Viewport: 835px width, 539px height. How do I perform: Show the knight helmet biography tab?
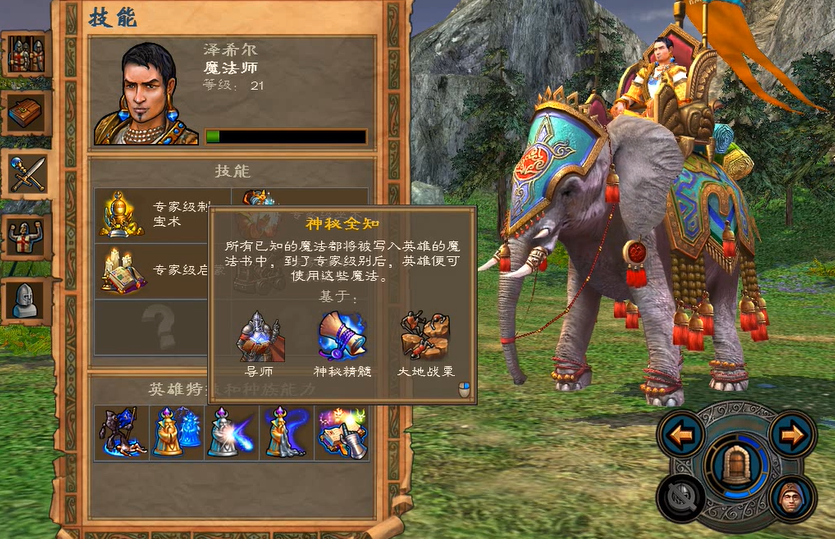point(25,299)
